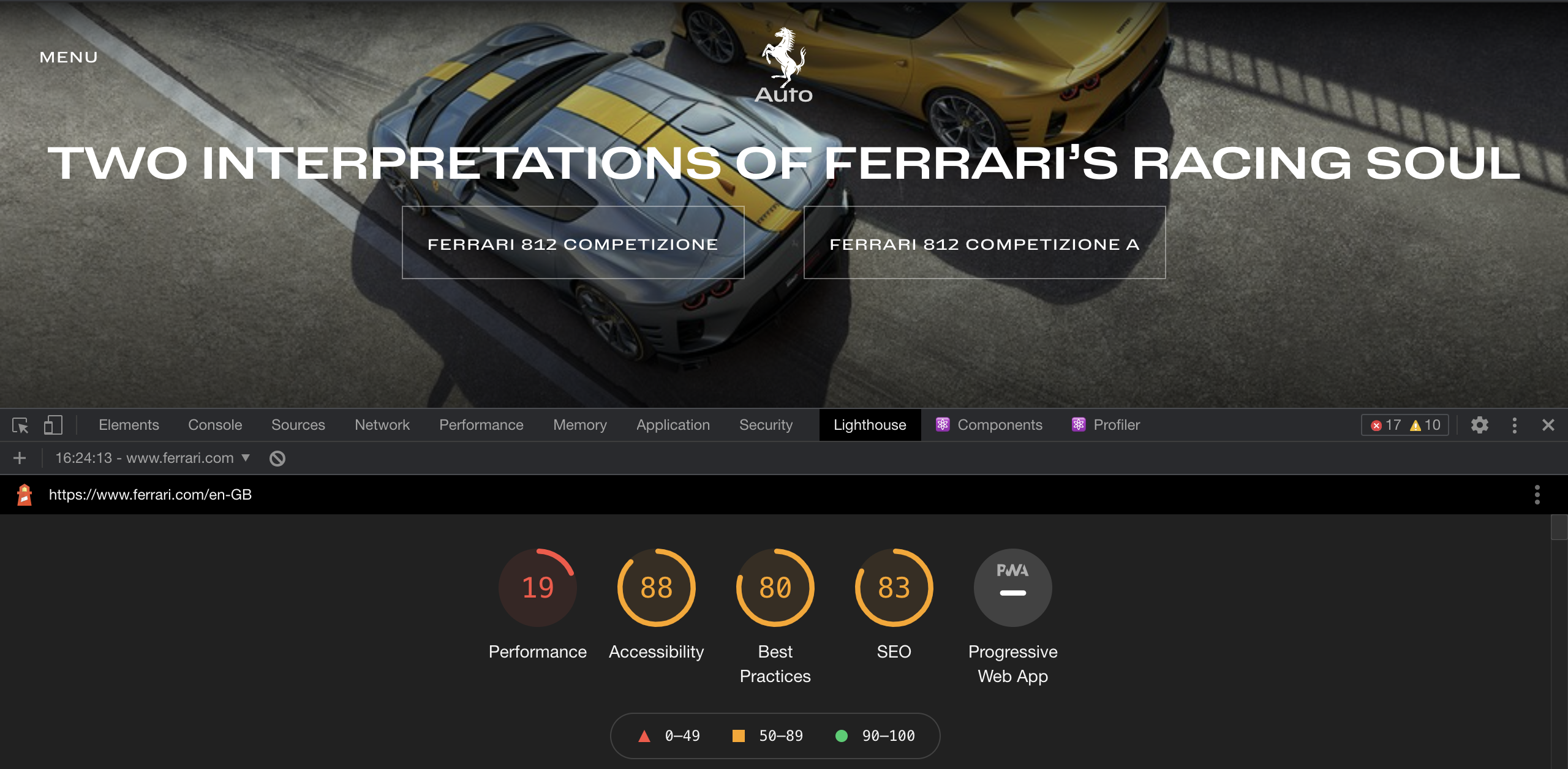Open the Components panel React icon
This screenshot has width=1568, height=769.
pos(943,424)
